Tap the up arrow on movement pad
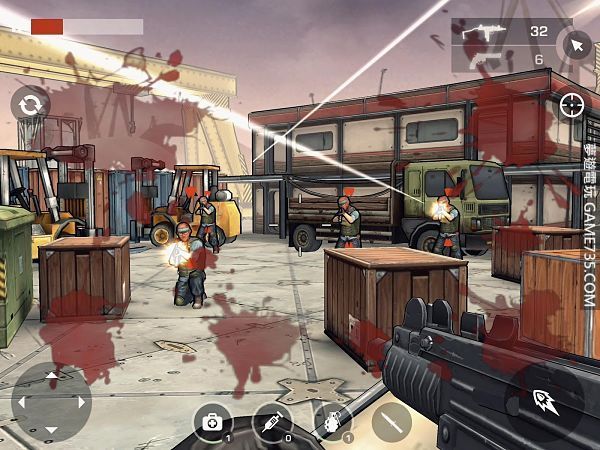The width and height of the screenshot is (600, 450). coord(52,375)
